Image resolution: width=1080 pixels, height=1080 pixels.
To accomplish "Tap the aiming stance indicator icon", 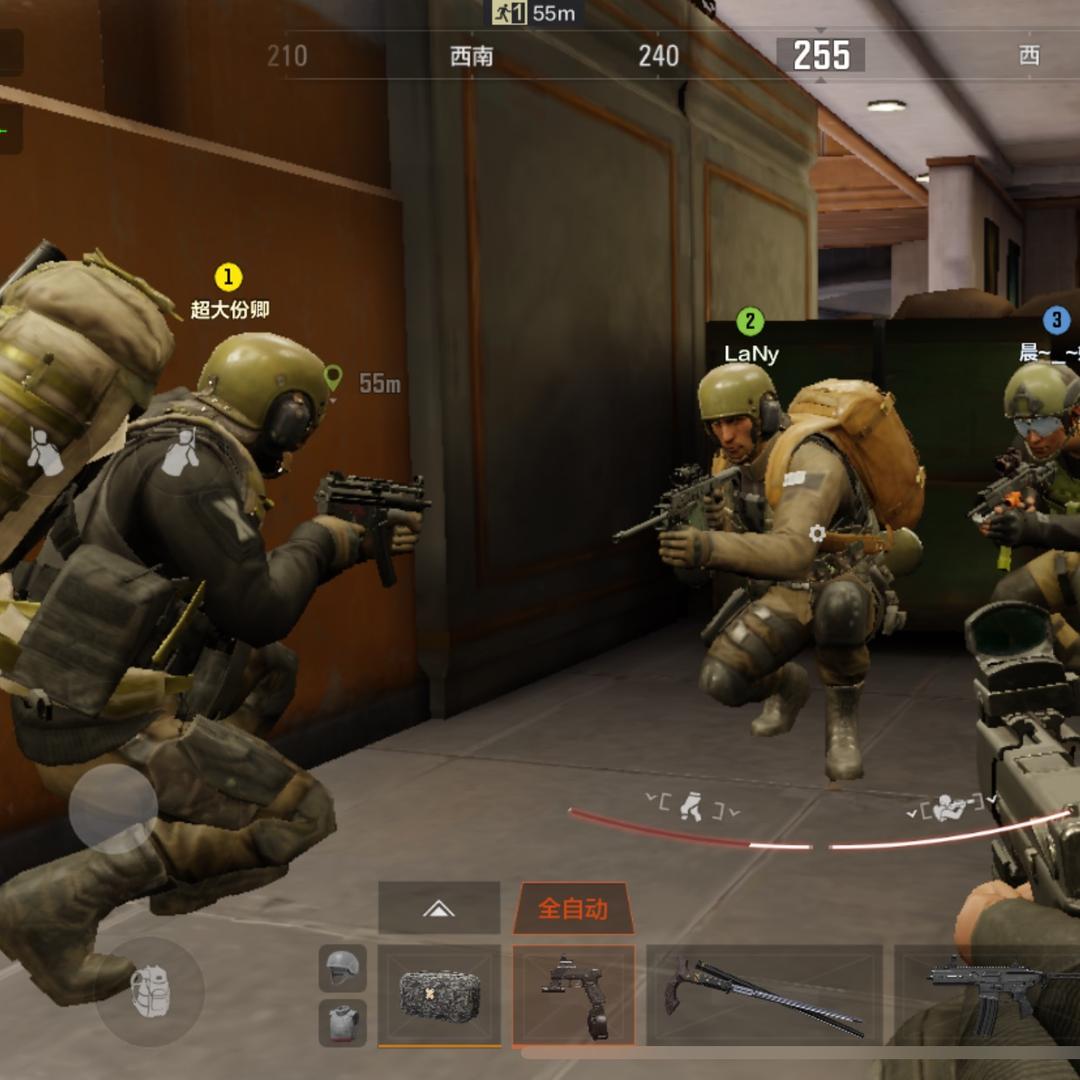I will click(x=951, y=806).
